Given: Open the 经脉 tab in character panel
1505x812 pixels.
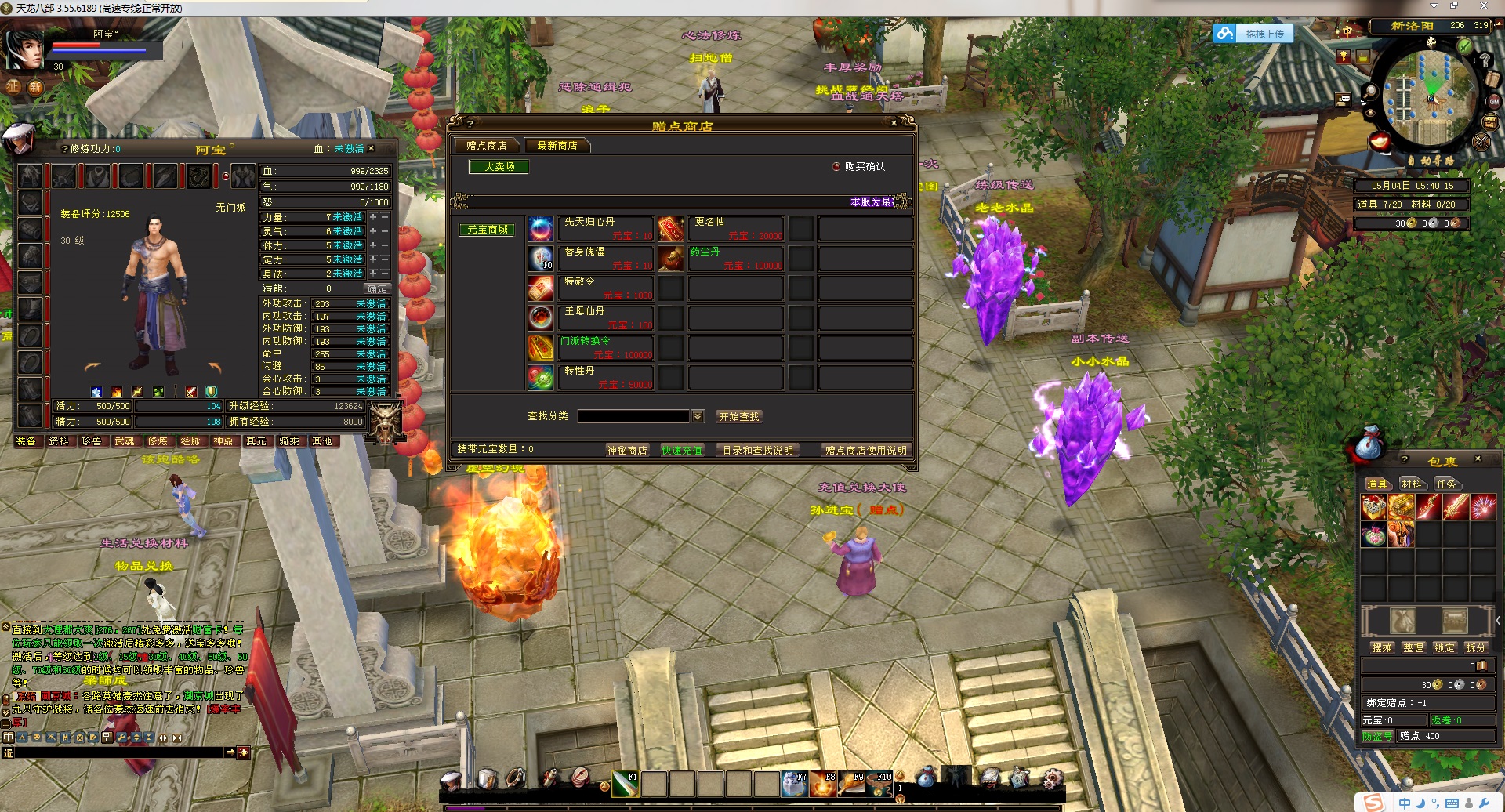Looking at the screenshot, I should (190, 441).
